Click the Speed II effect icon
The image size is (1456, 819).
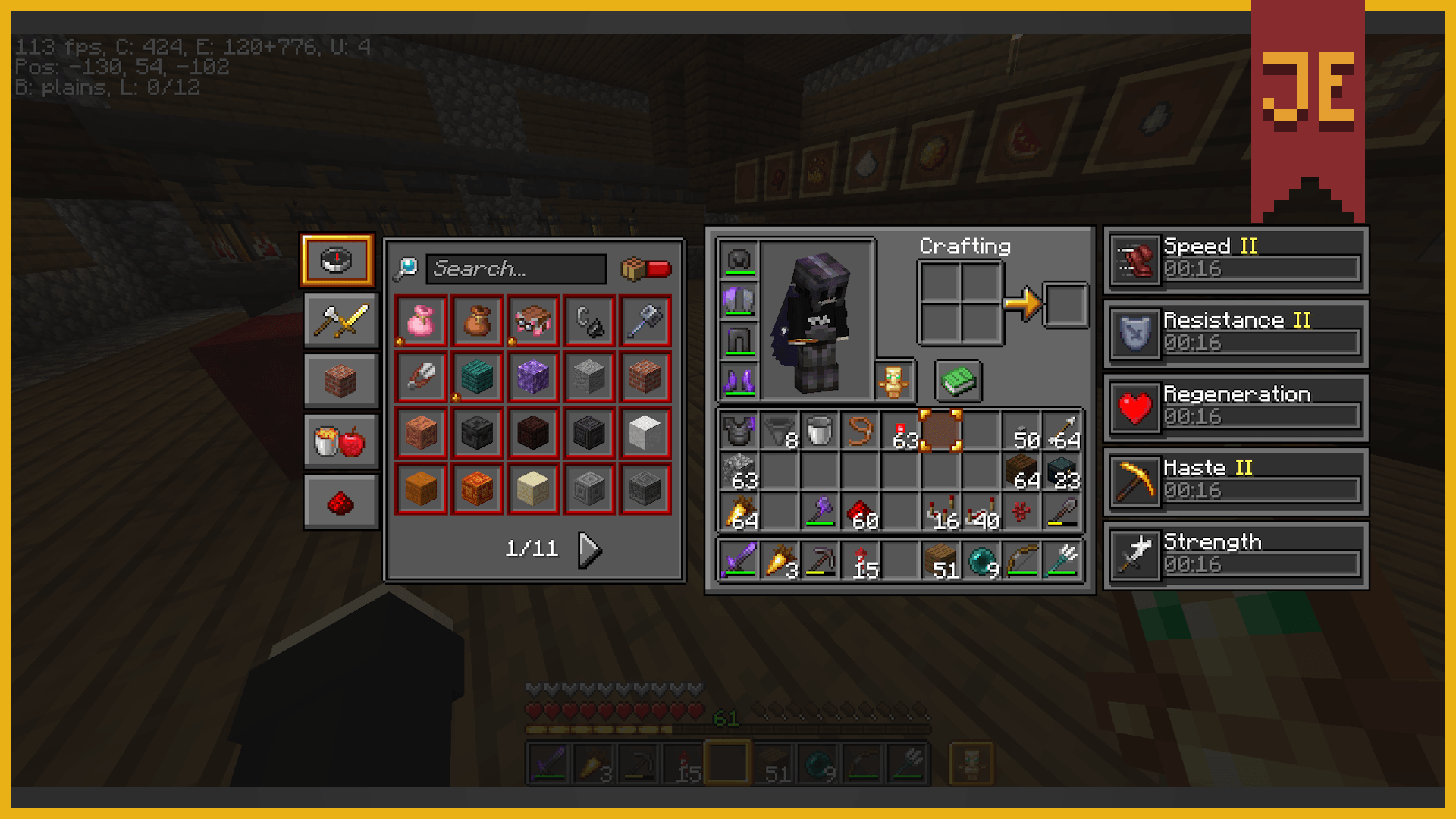[1133, 259]
